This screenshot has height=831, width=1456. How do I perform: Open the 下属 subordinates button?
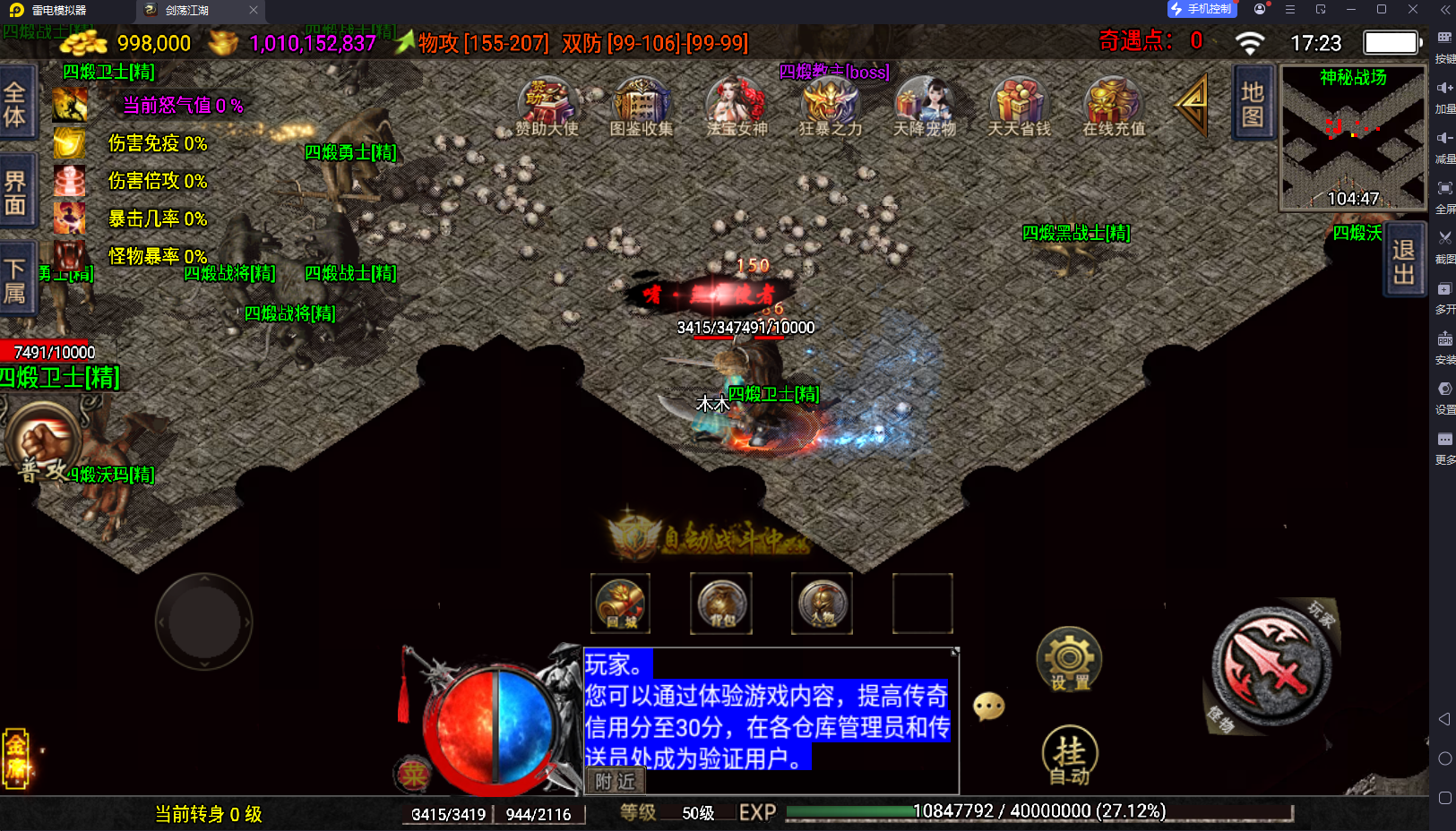tap(15, 280)
